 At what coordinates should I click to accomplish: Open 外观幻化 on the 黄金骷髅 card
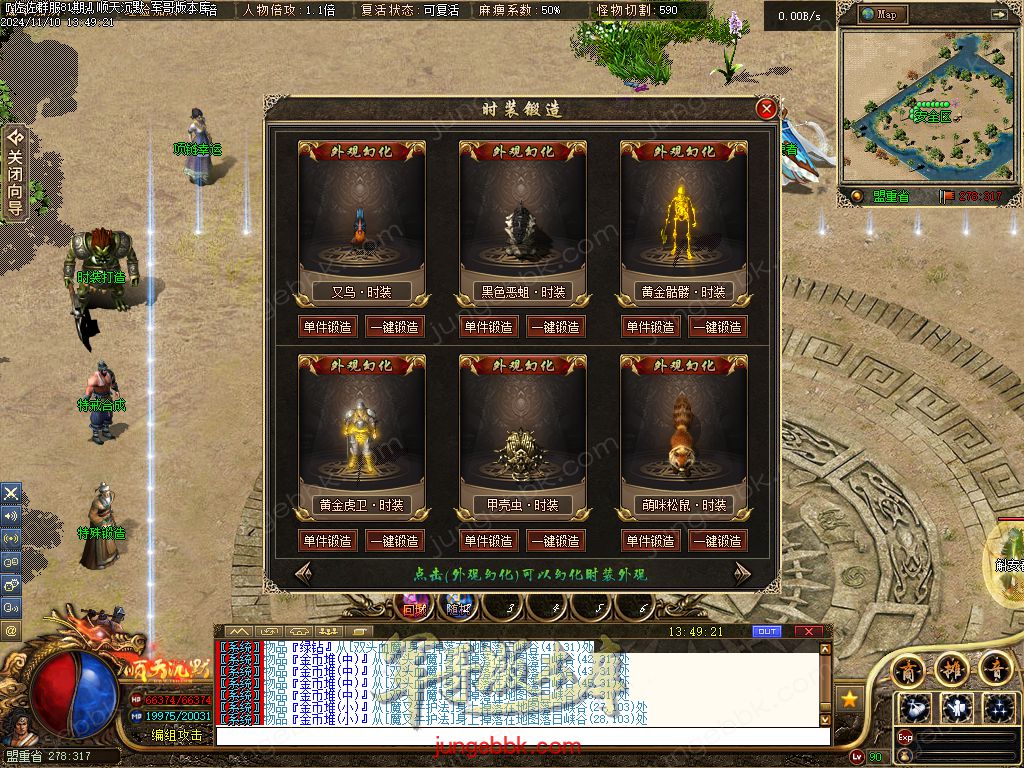pyautogui.click(x=684, y=152)
